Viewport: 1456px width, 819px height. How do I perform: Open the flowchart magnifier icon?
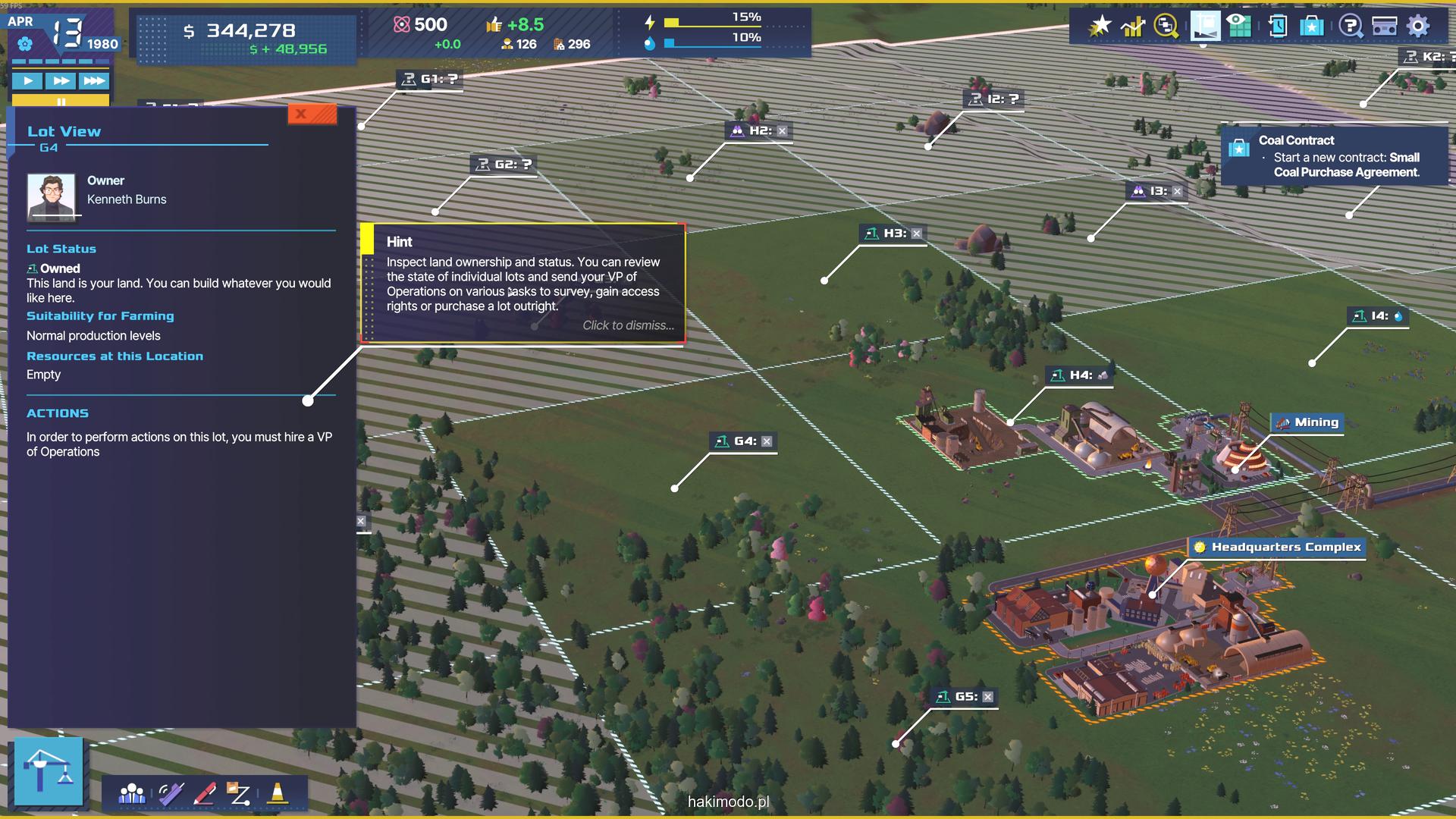1166,27
